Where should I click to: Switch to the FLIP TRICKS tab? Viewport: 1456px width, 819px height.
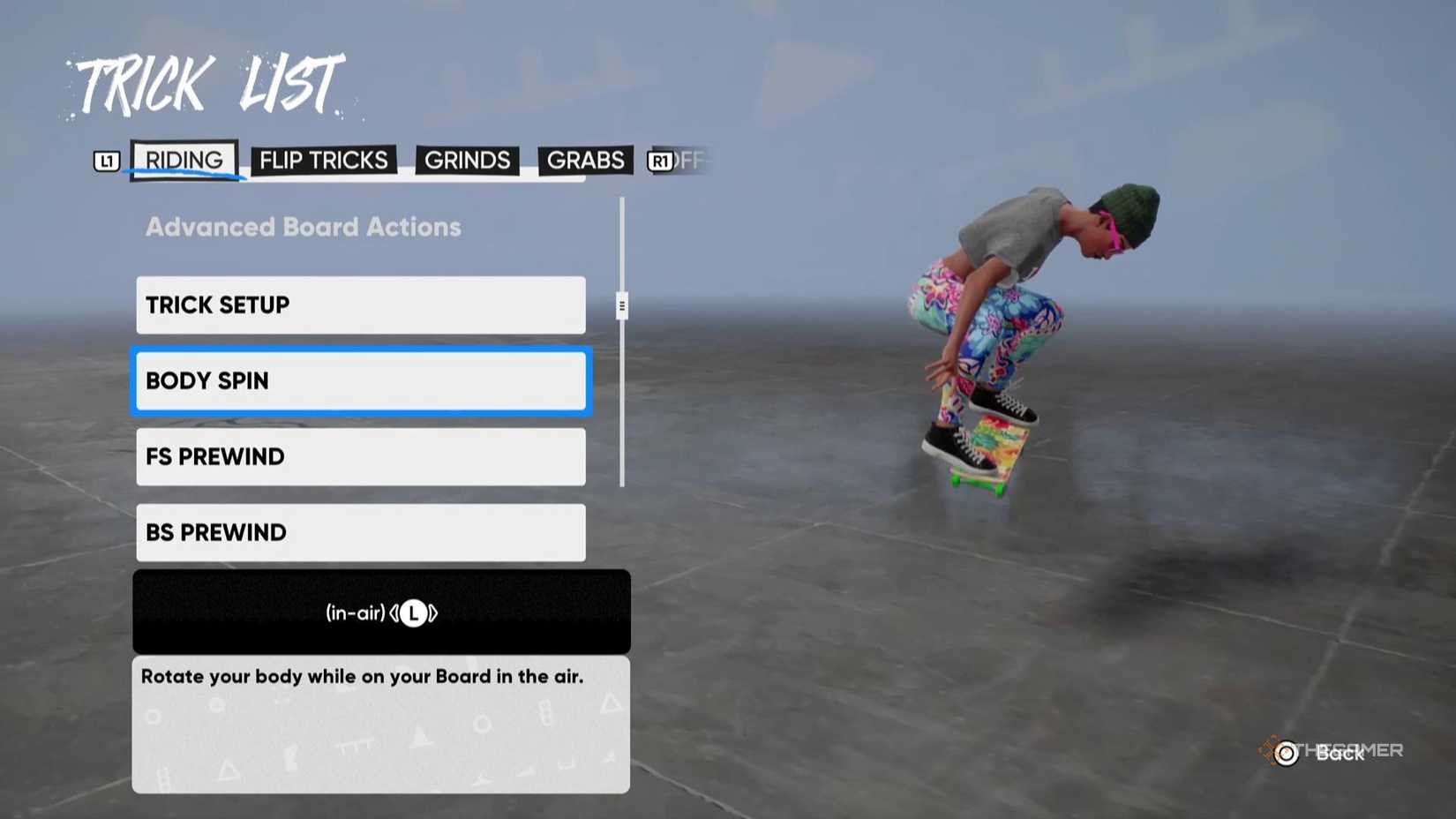pos(322,160)
